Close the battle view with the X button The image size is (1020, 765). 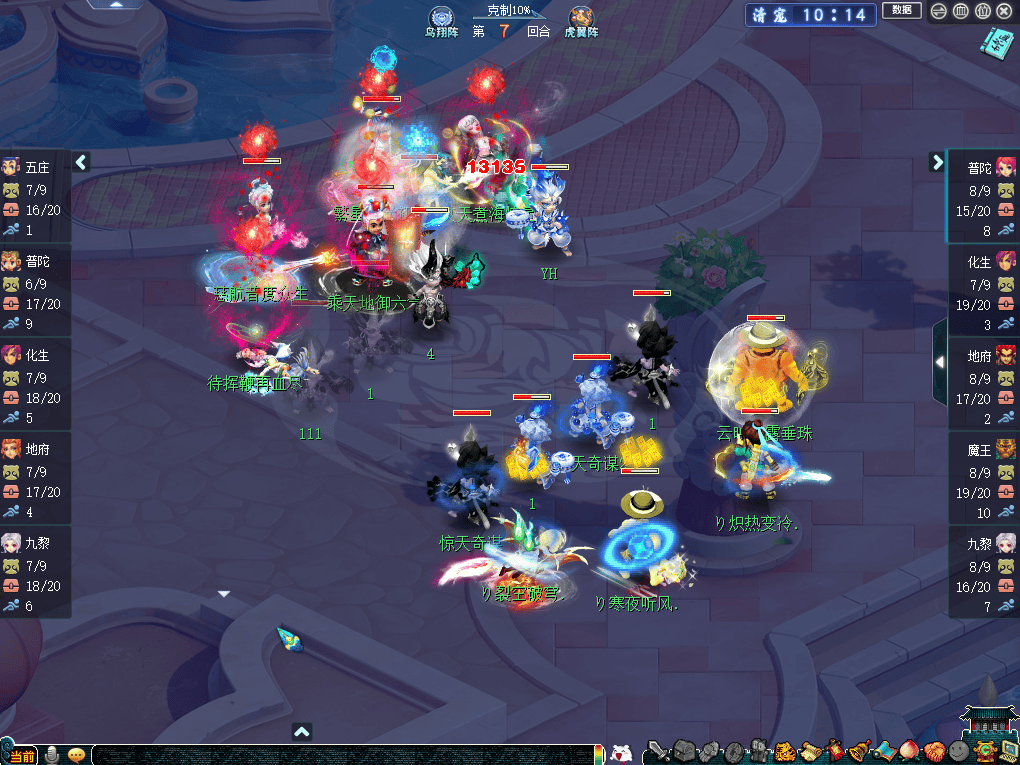[x=1003, y=11]
